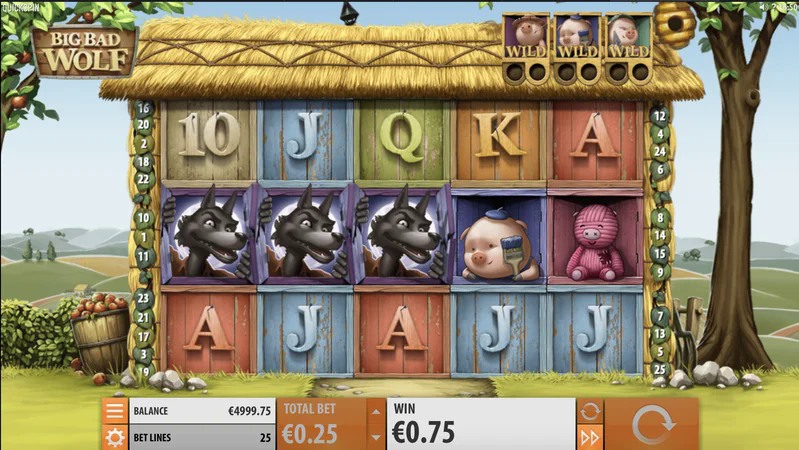Select the Bet Lines row

pos(189,437)
